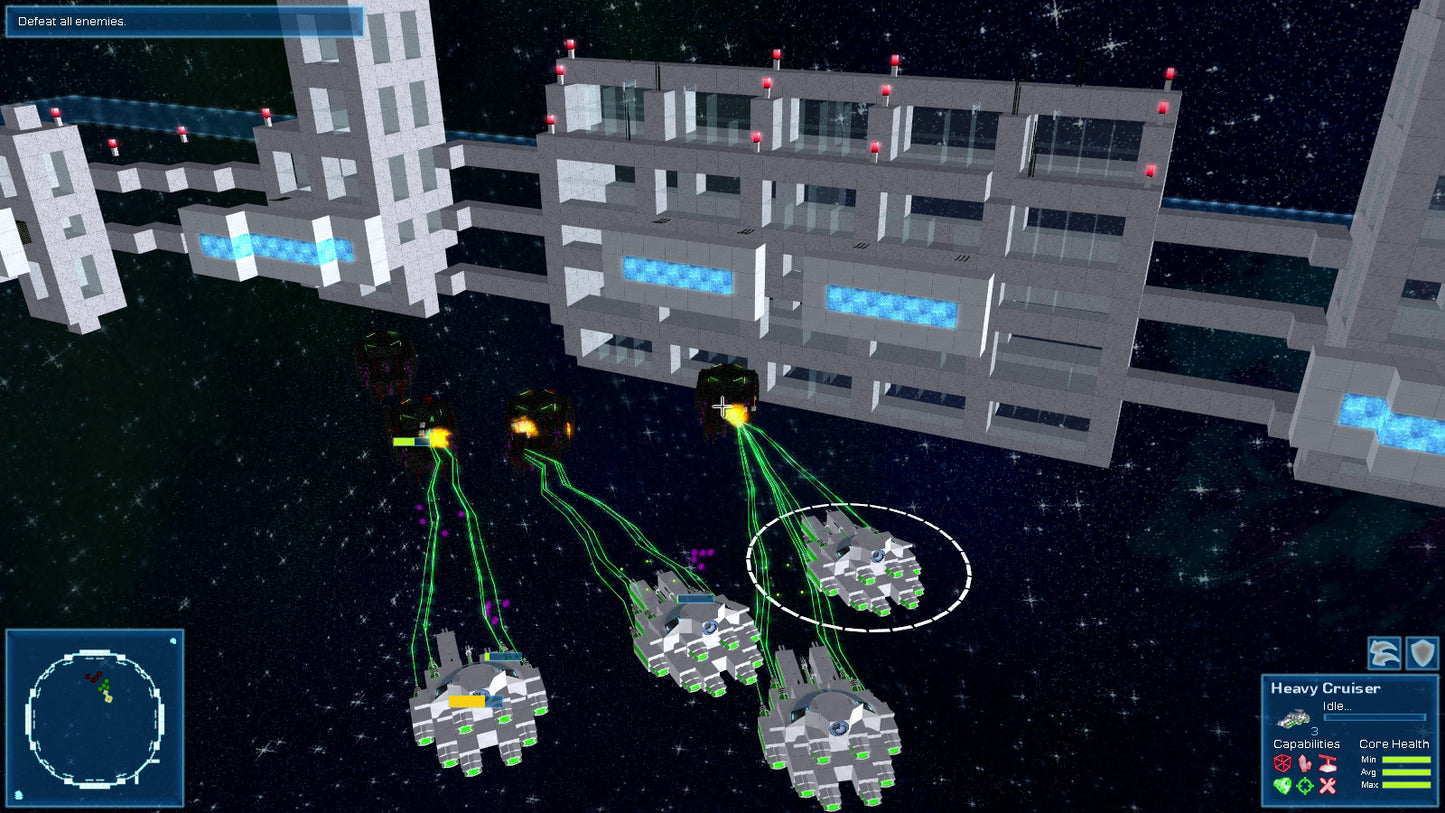
Task: Click the green crystal capability icon
Action: point(1283,785)
